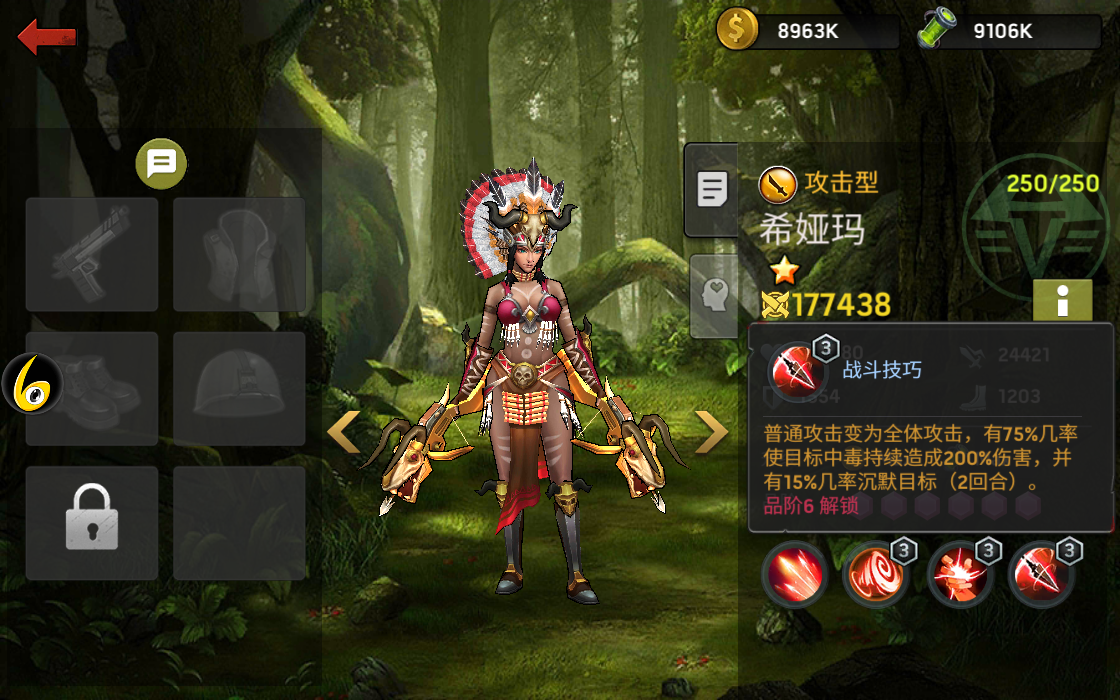Tap the gold coin currency icon

pos(738,30)
